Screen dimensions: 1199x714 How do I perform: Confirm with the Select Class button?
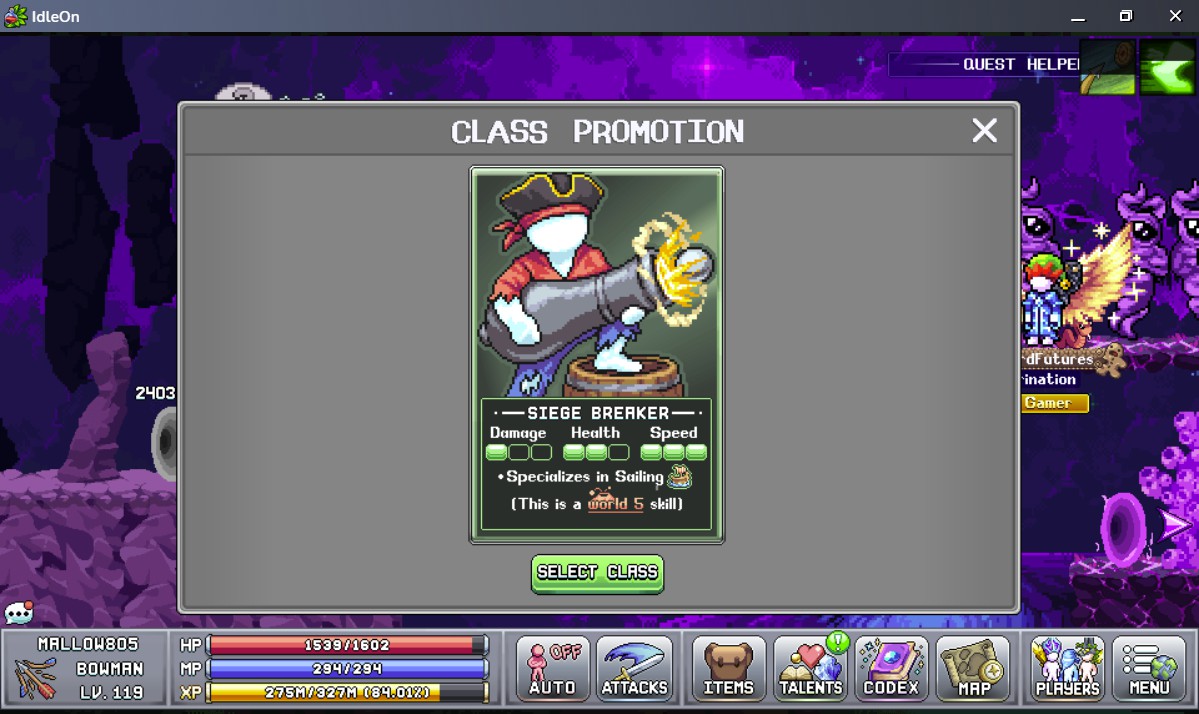(597, 573)
